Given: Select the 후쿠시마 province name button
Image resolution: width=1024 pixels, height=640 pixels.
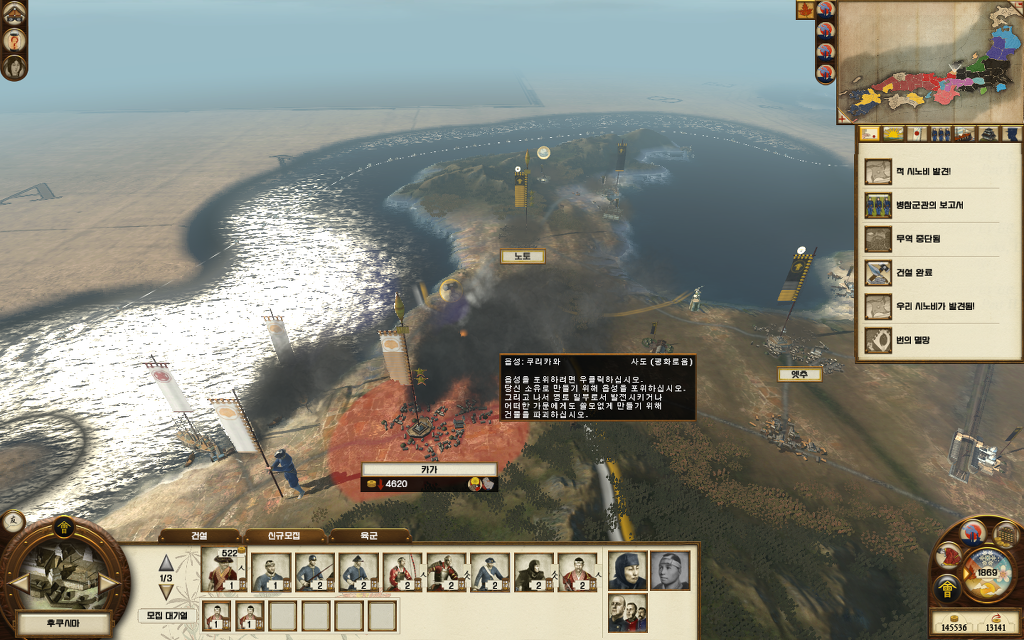Looking at the screenshot, I should tap(62, 624).
